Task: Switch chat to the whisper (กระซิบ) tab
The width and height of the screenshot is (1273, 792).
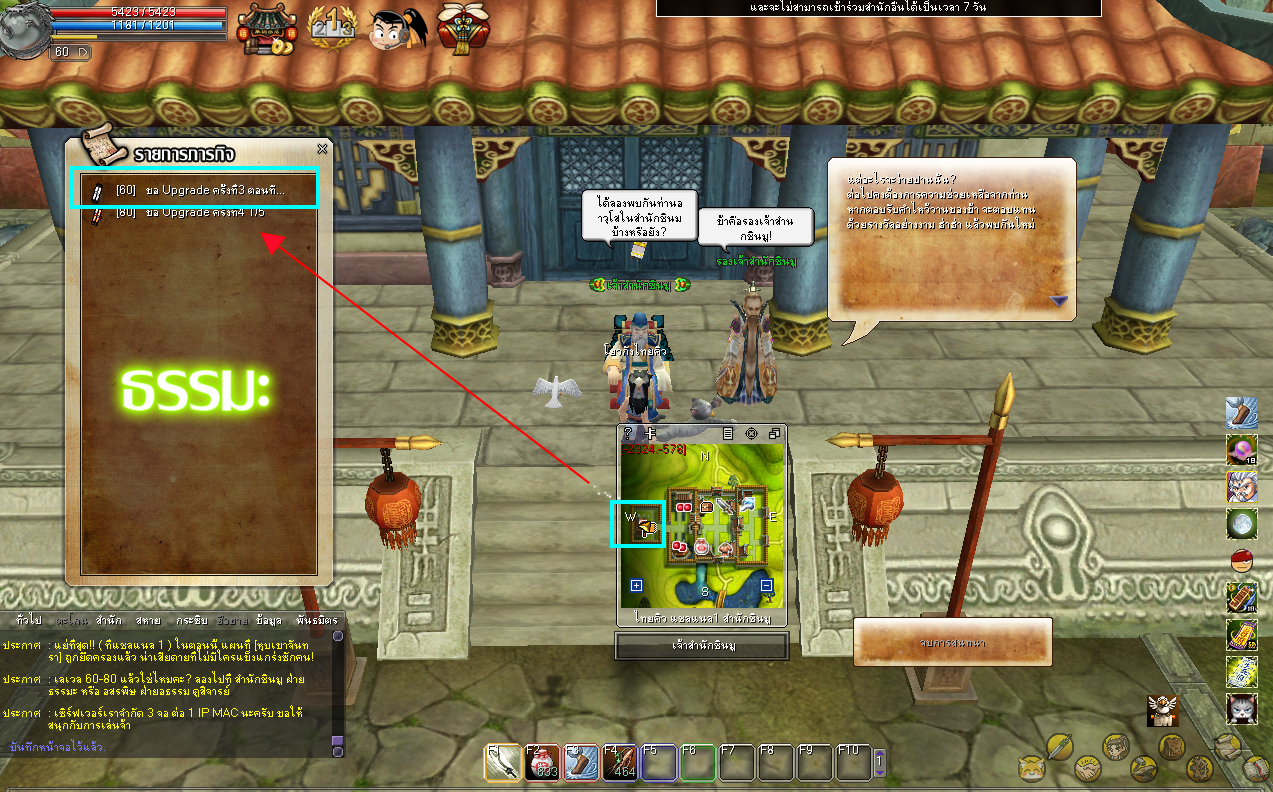Action: [x=190, y=620]
